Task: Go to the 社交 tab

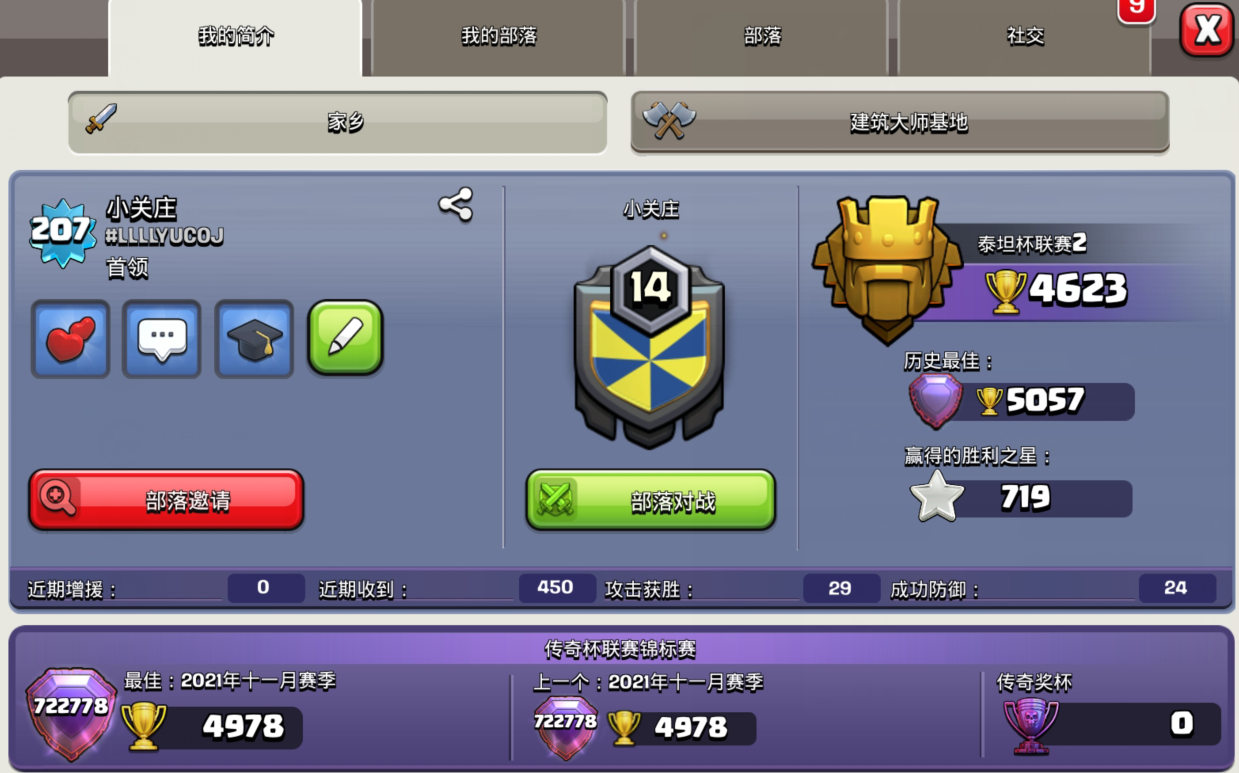Action: pyautogui.click(x=1025, y=37)
